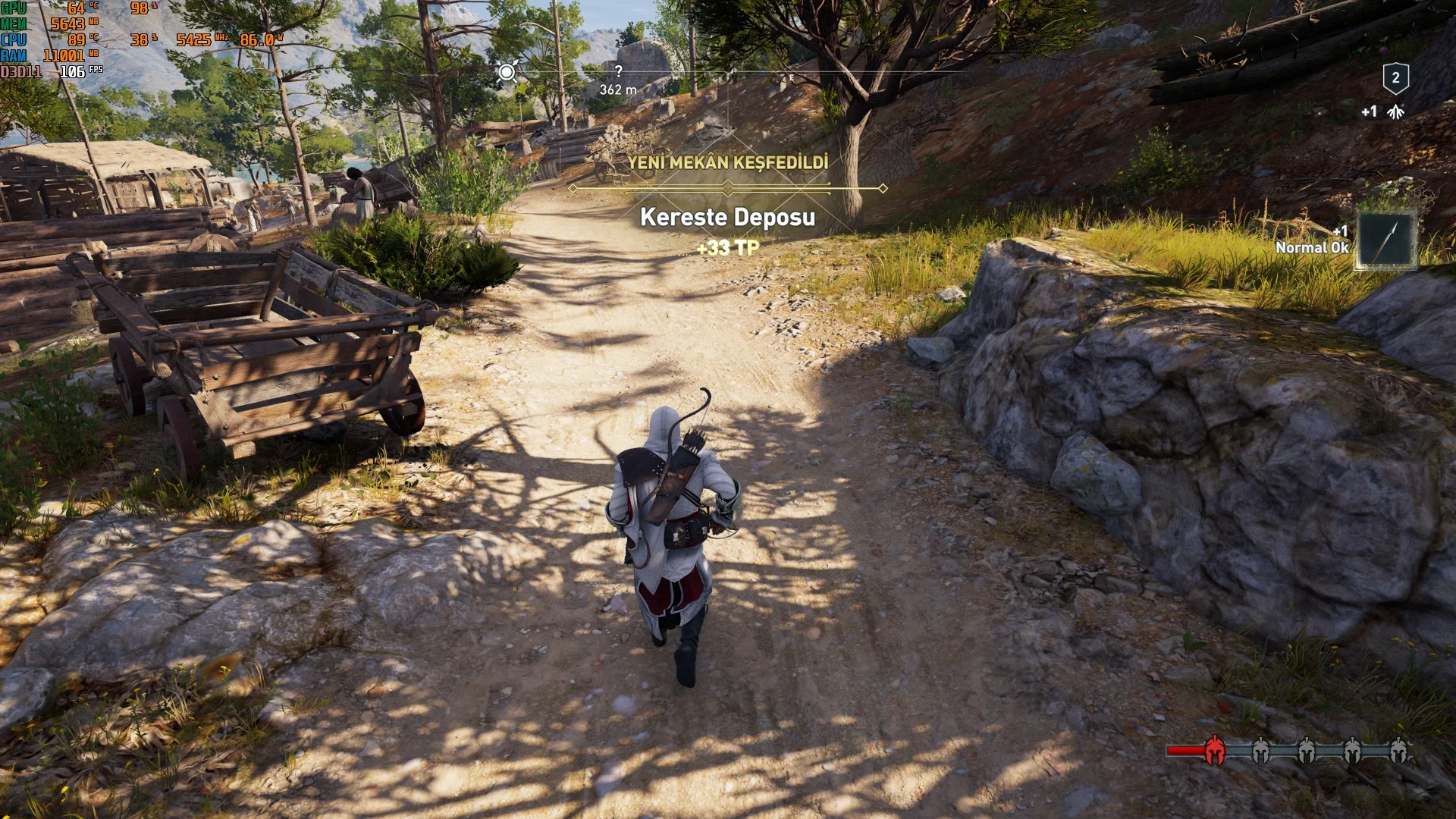
Task: Click the quest objective marker on the compass
Action: [507, 73]
